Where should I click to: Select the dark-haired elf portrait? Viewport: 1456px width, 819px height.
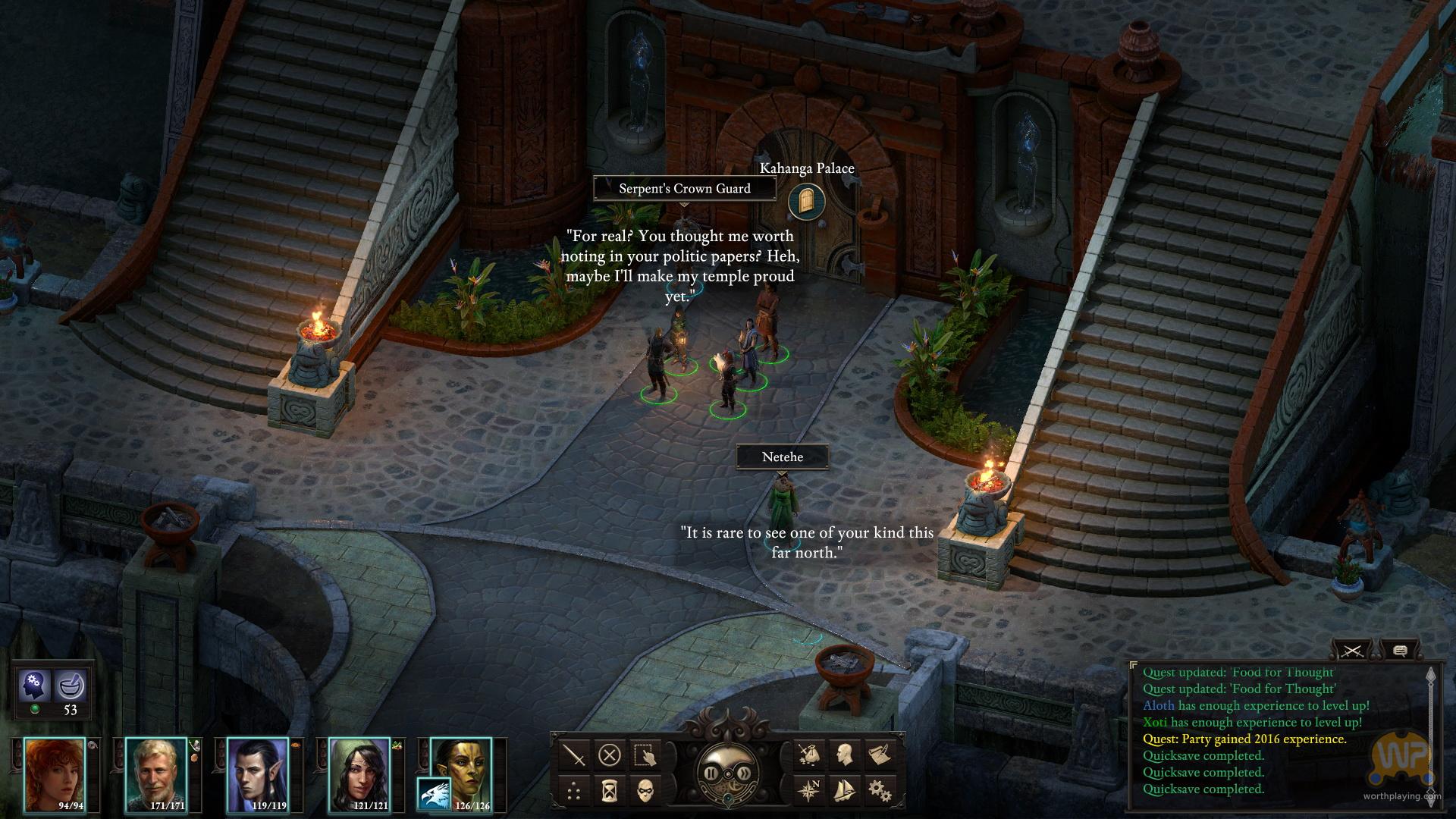(x=258, y=775)
